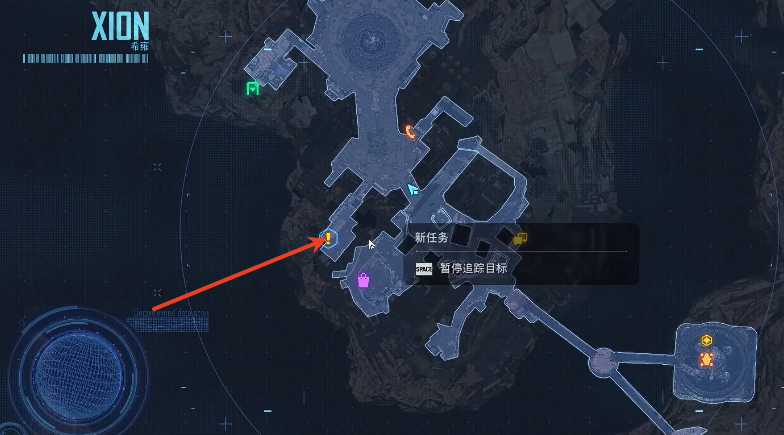This screenshot has height=435, width=784.
Task: Select the orange marker below the hexagon
Action: pyautogui.click(x=707, y=359)
